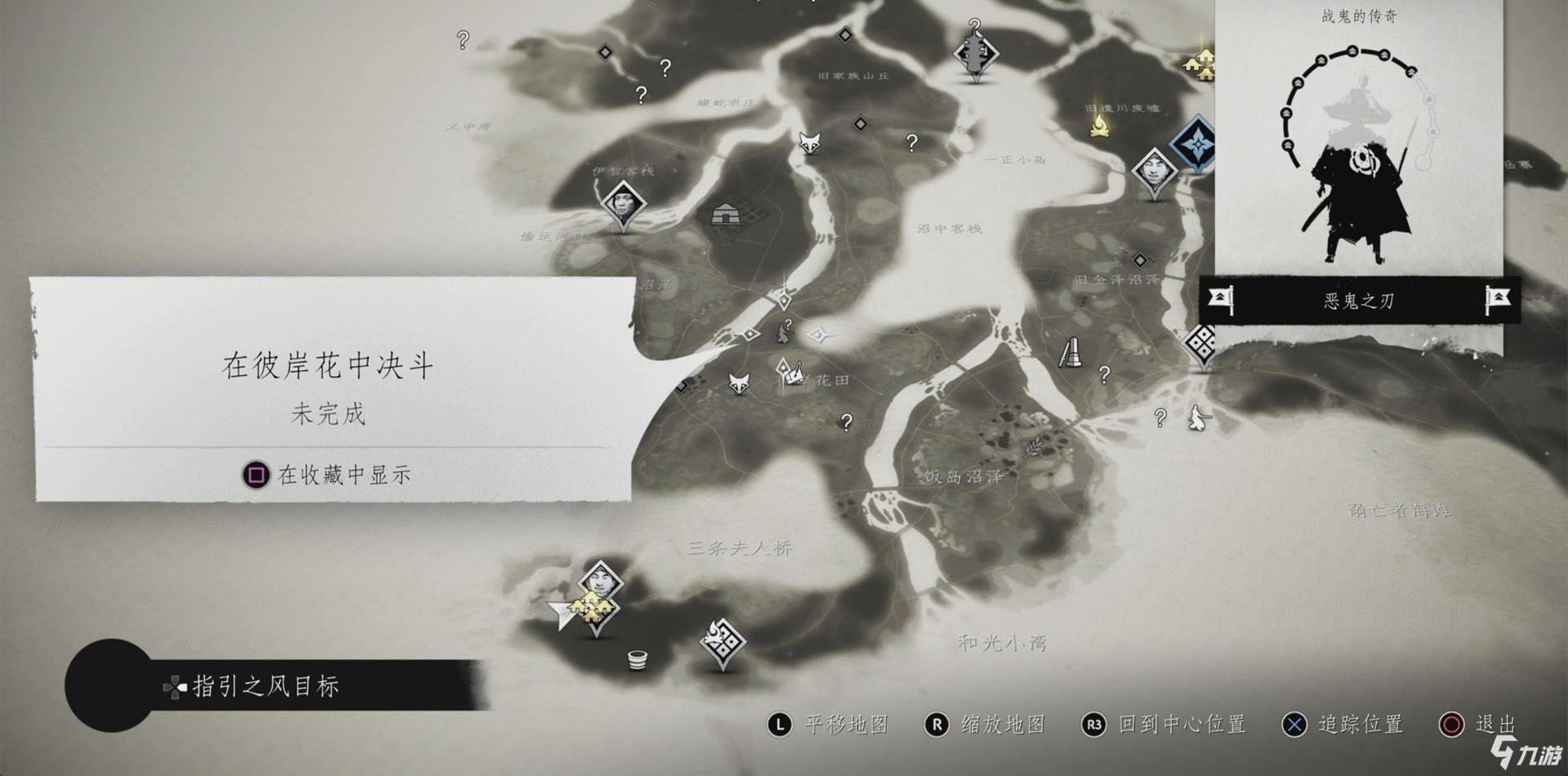1568x776 pixels.
Task: Choose the portrait marker near 伊贺客栈
Action: 623,203
